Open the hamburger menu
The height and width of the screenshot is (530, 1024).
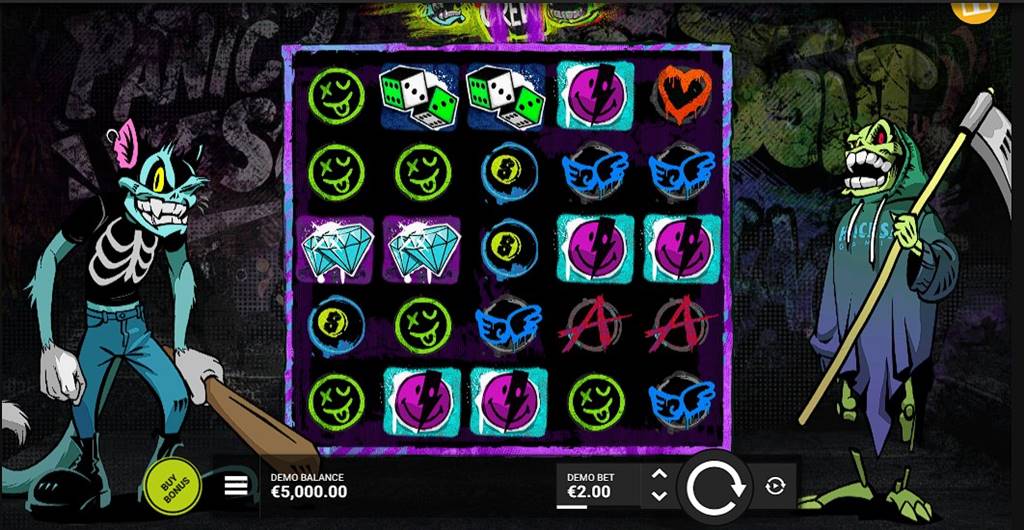235,486
